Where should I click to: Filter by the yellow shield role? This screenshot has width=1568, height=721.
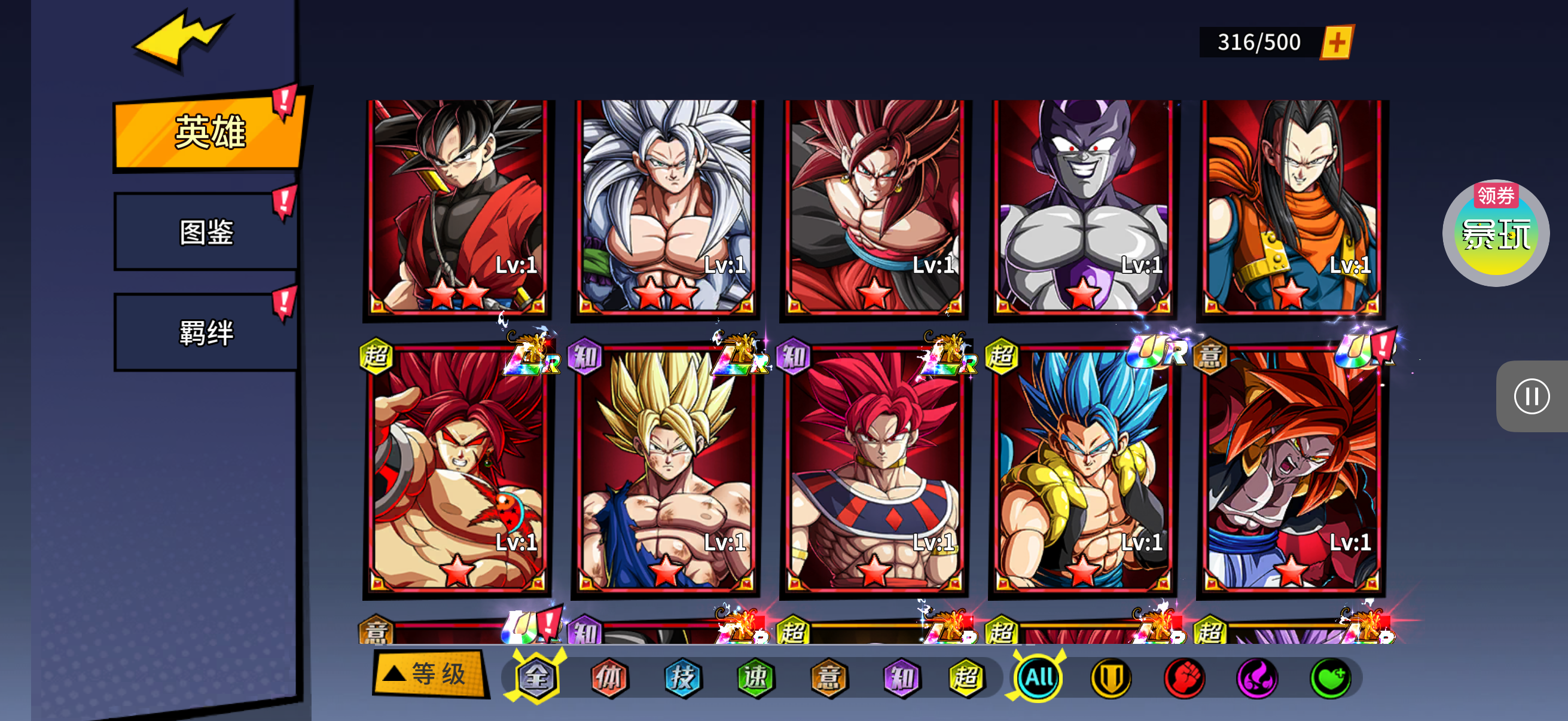pyautogui.click(x=1111, y=677)
